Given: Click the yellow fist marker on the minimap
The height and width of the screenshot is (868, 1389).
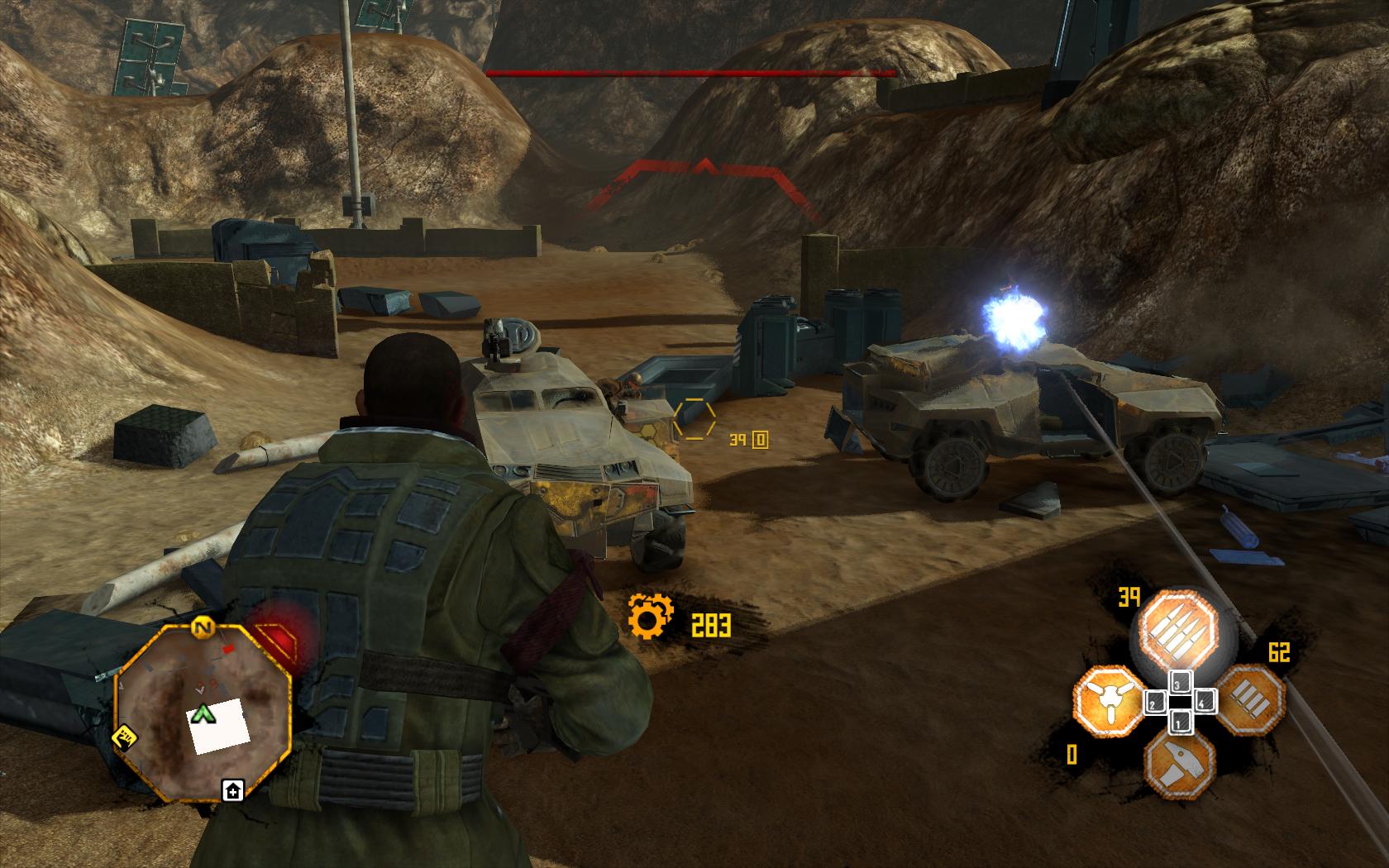Looking at the screenshot, I should 126,735.
